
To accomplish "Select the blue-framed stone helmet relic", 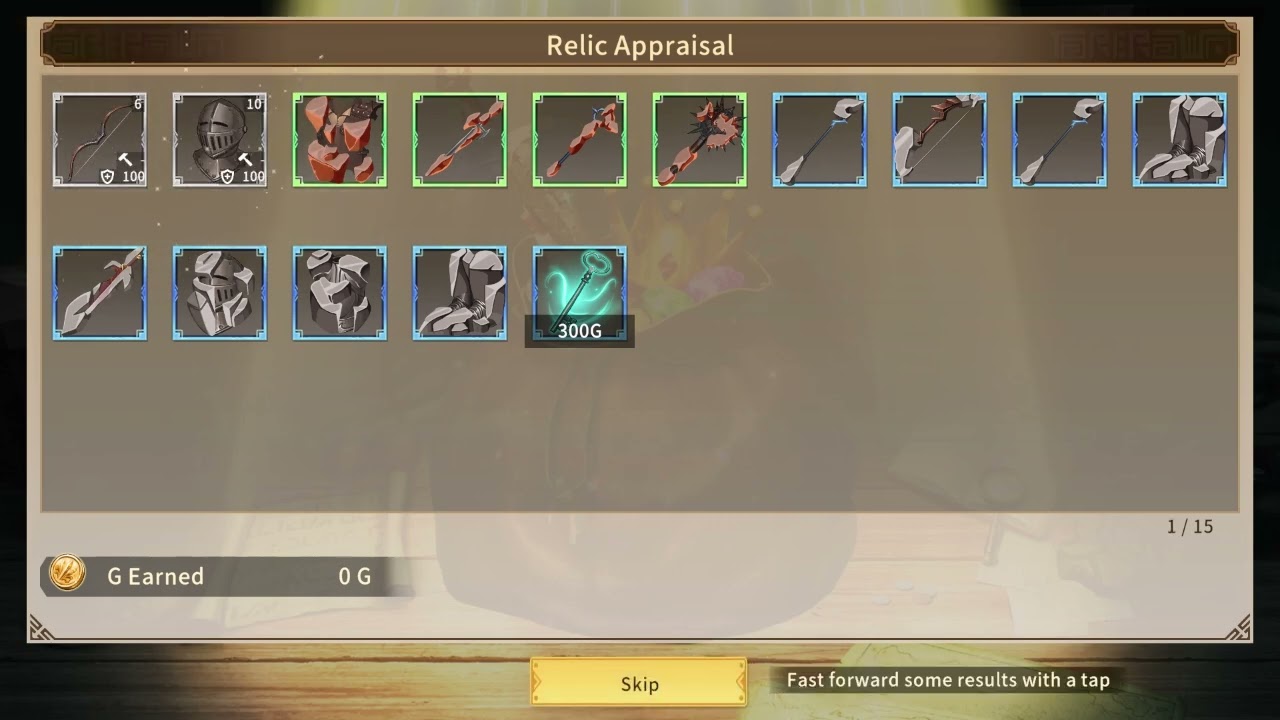I will click(x=220, y=293).
